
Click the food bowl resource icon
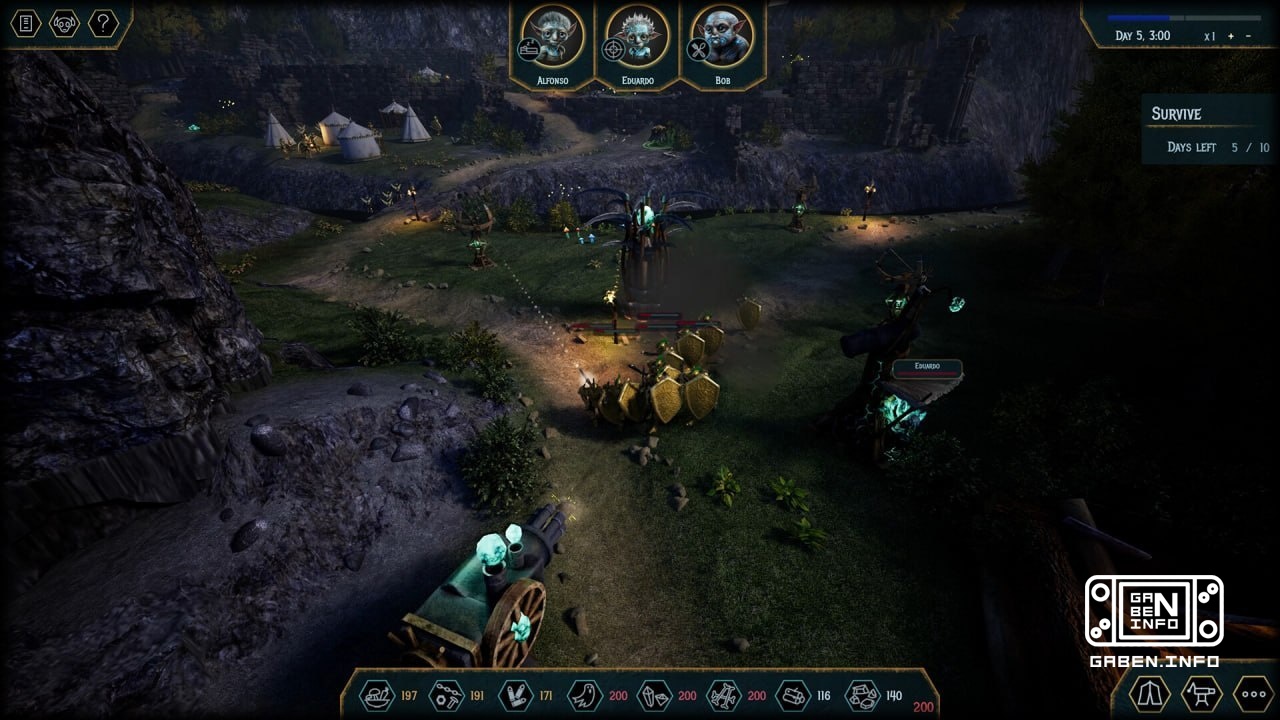coord(377,695)
